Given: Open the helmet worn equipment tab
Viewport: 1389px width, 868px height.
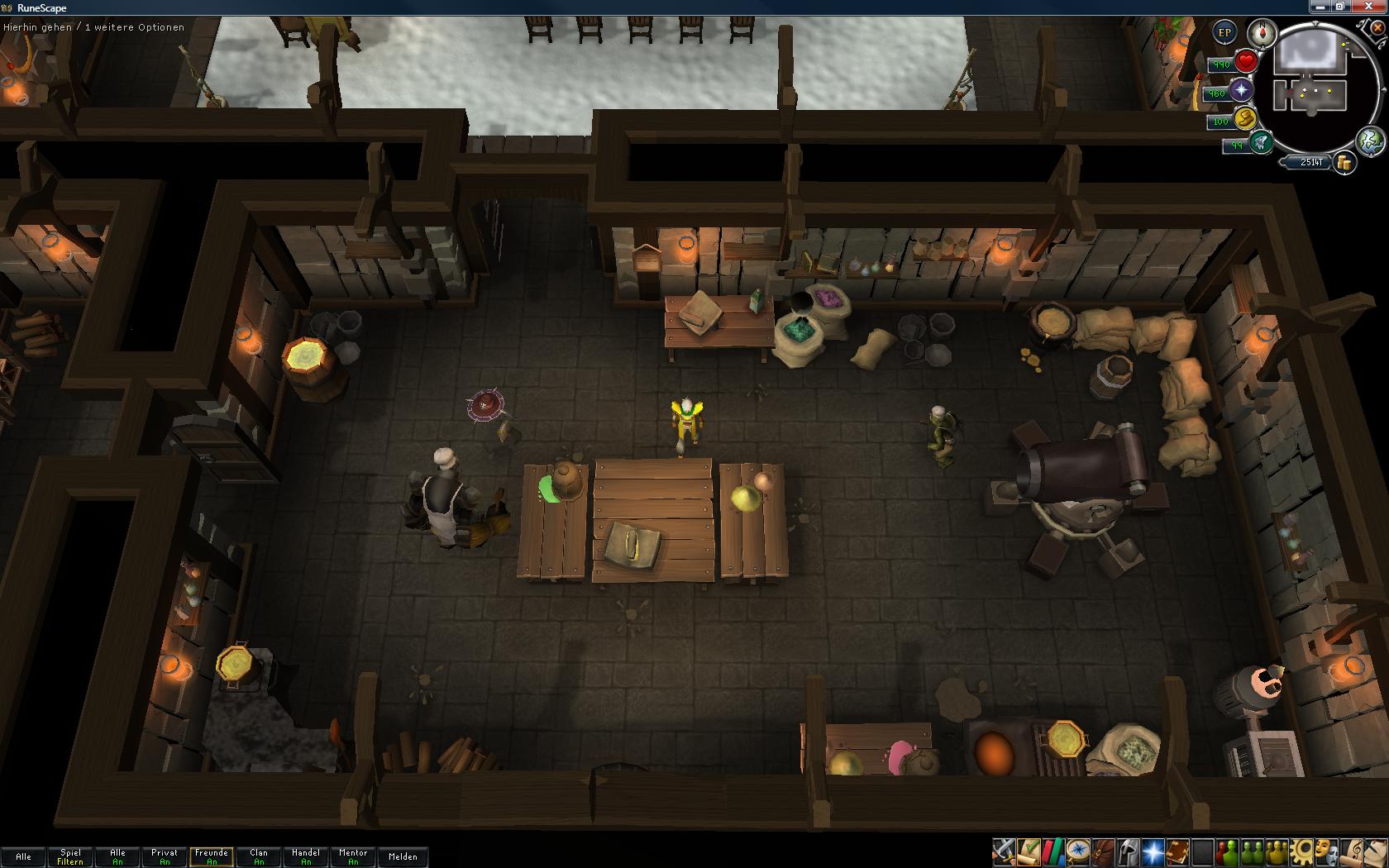Looking at the screenshot, I should 1128,851.
